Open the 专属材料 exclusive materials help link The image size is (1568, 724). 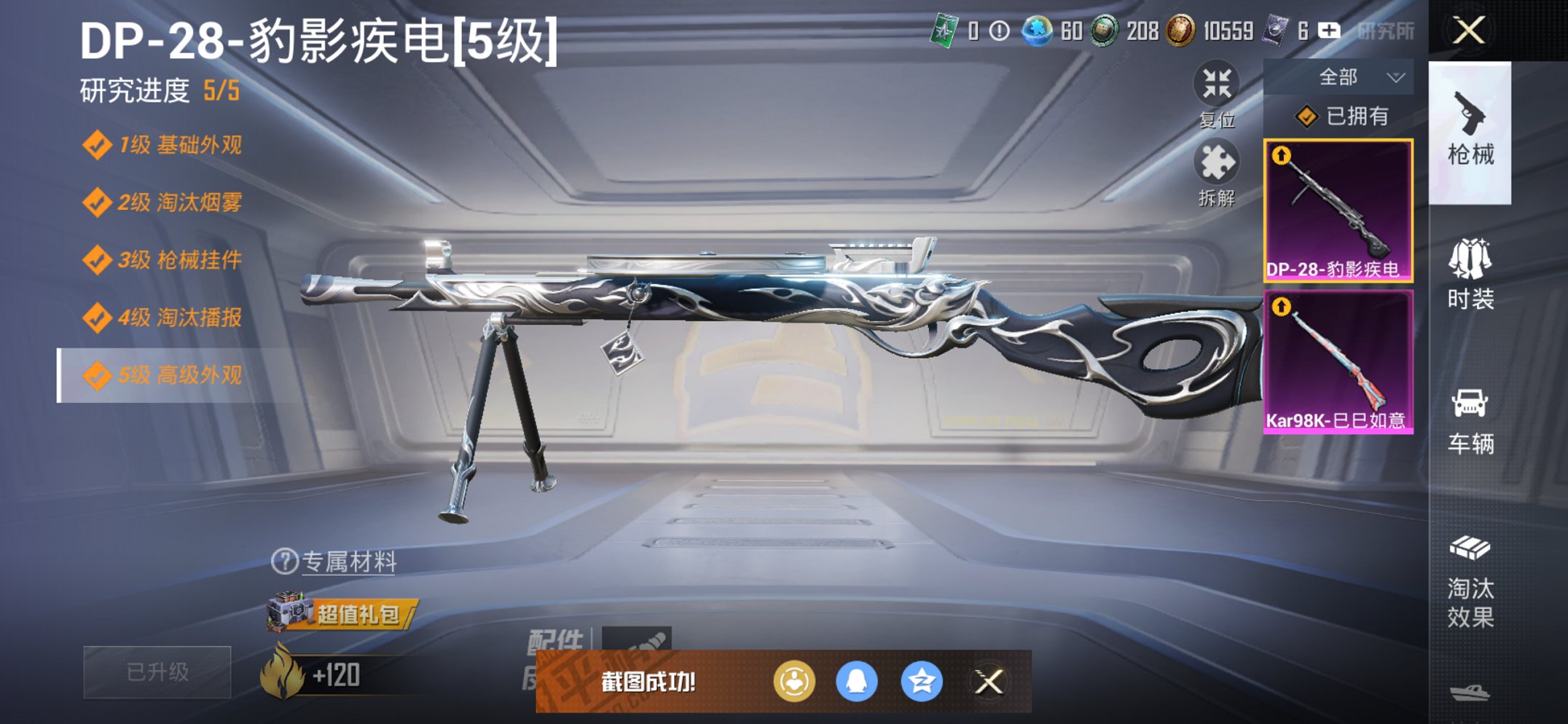[335, 564]
